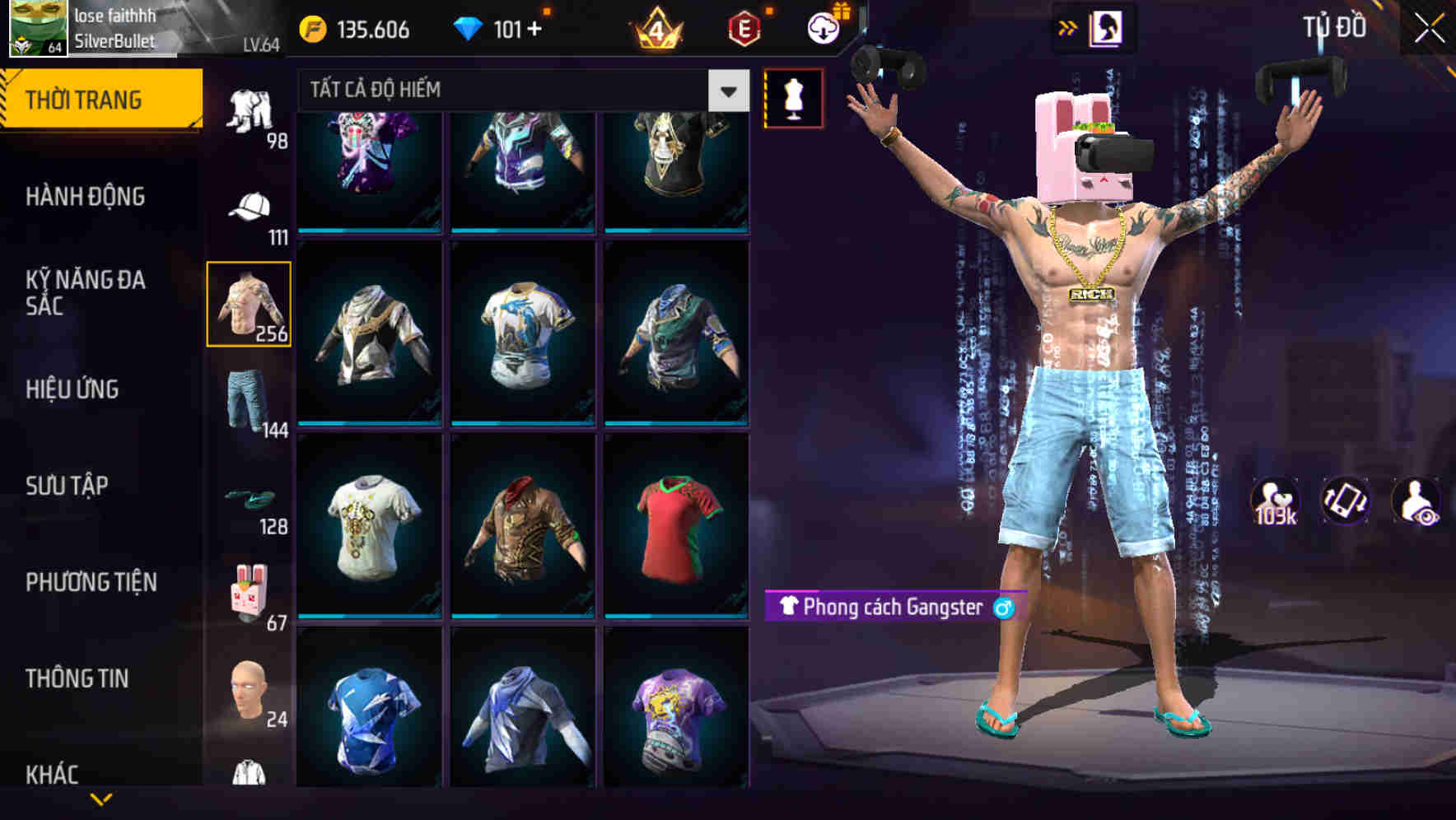This screenshot has width=1456, height=820.
Task: Click the mannequin preview toggle
Action: pos(793,97)
